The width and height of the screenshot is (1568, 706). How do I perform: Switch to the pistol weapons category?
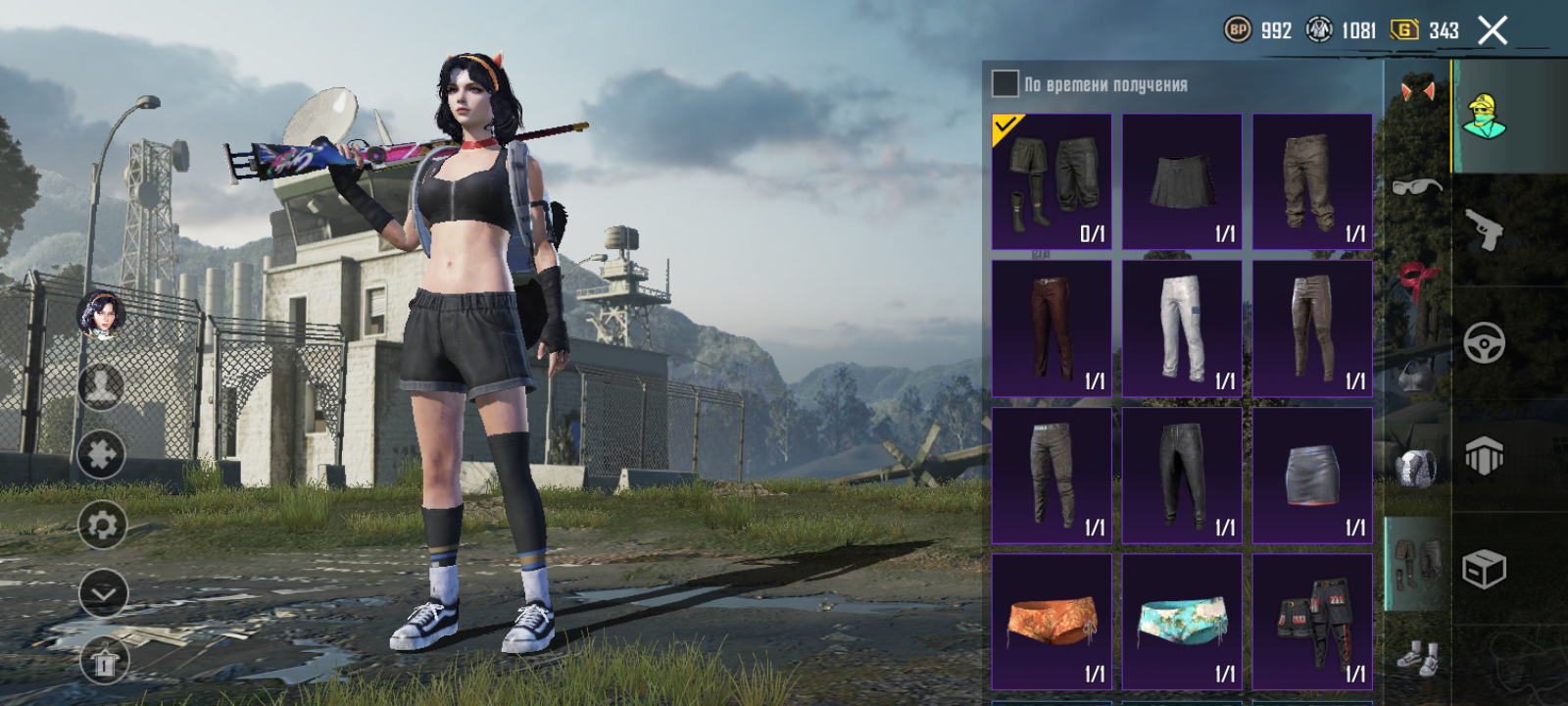pyautogui.click(x=1484, y=230)
